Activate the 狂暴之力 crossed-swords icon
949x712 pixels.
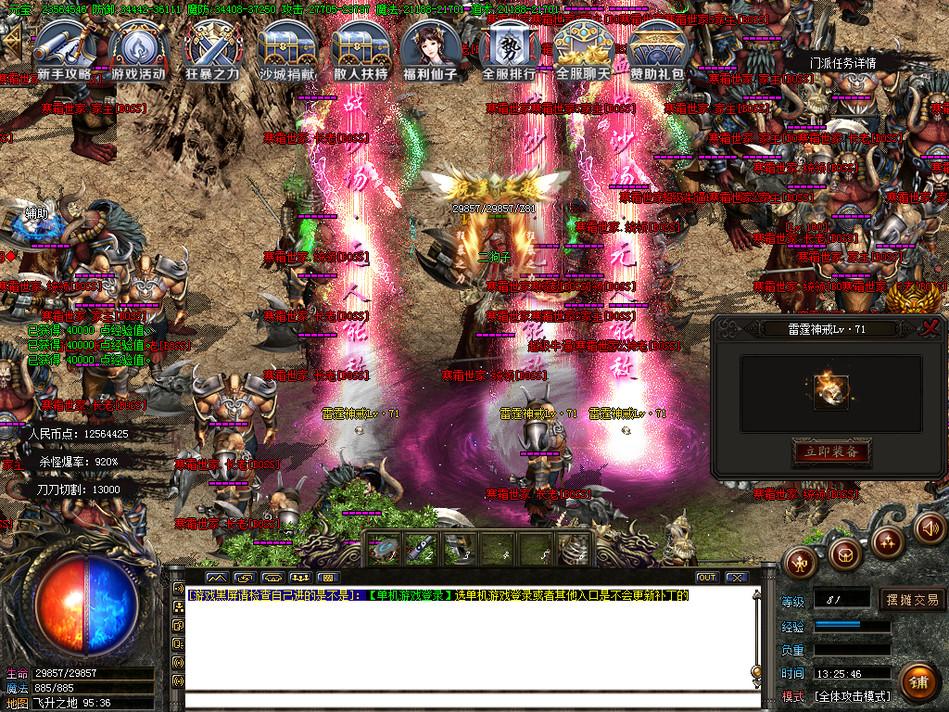pyautogui.click(x=210, y=50)
